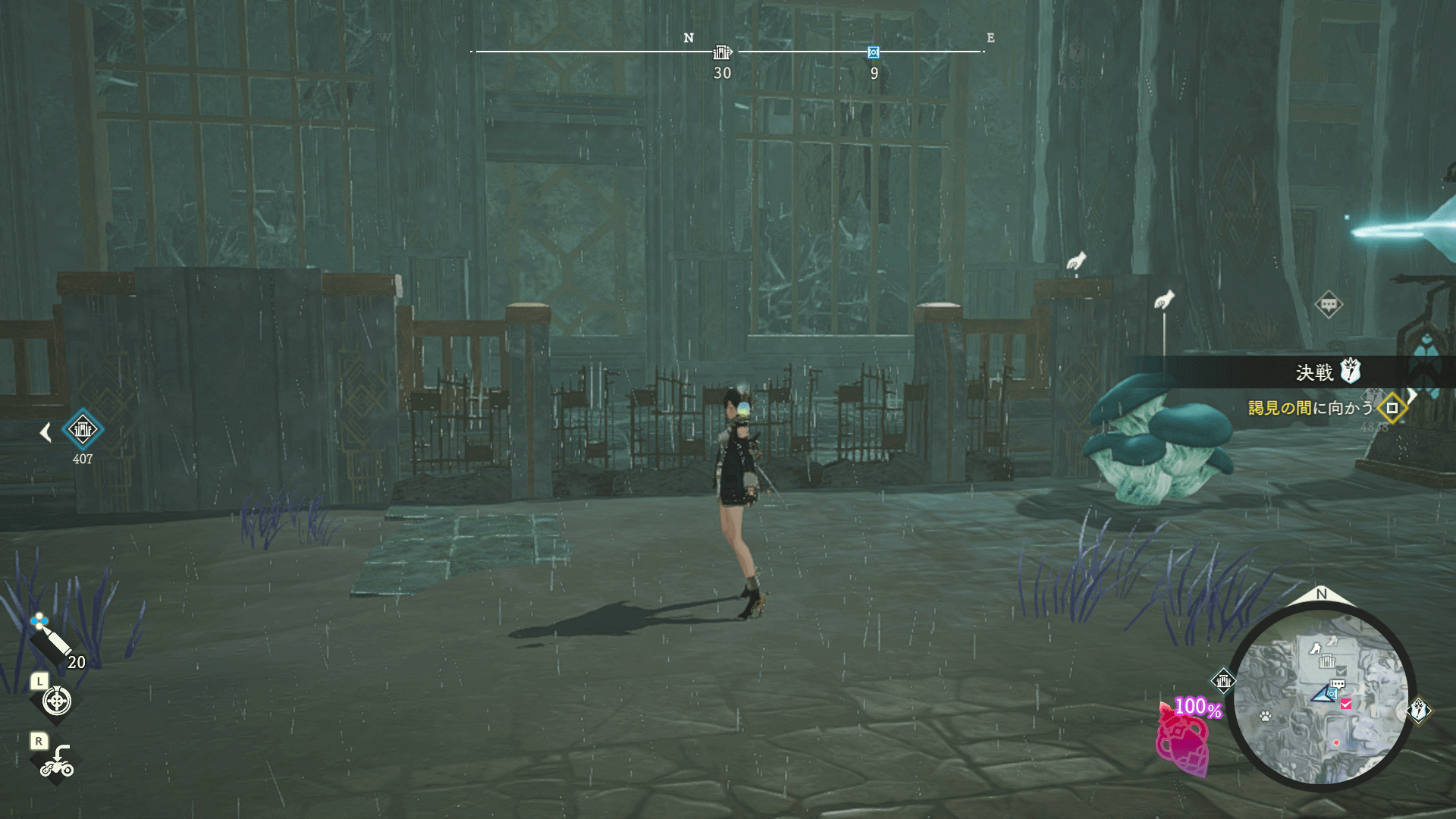The width and height of the screenshot is (1456, 819).
Task: Select the blue compass marker labeled 9
Action: pos(874,52)
